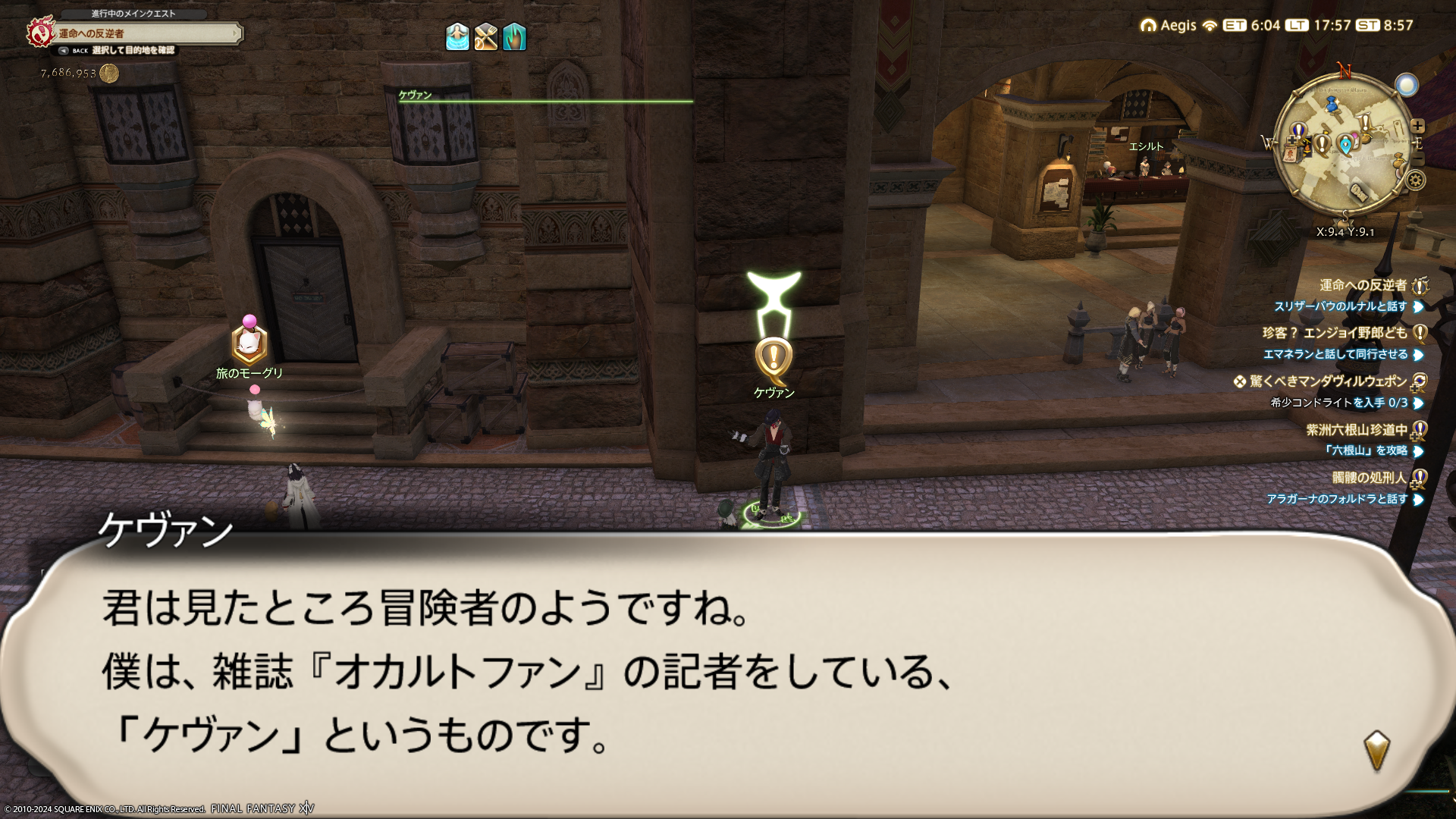Click the cyan location pin on minimap
Screen dimensions: 1456x819
(1346, 144)
